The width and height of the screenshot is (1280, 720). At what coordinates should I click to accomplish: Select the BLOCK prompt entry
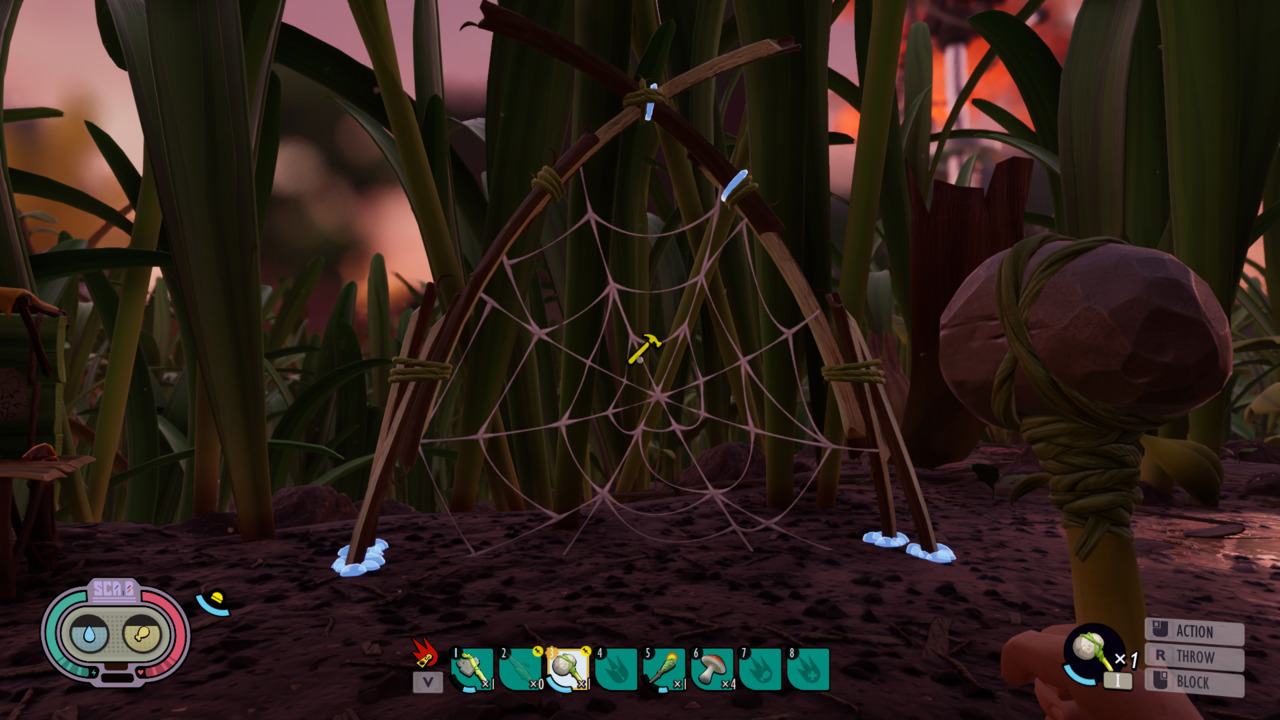pos(1194,683)
